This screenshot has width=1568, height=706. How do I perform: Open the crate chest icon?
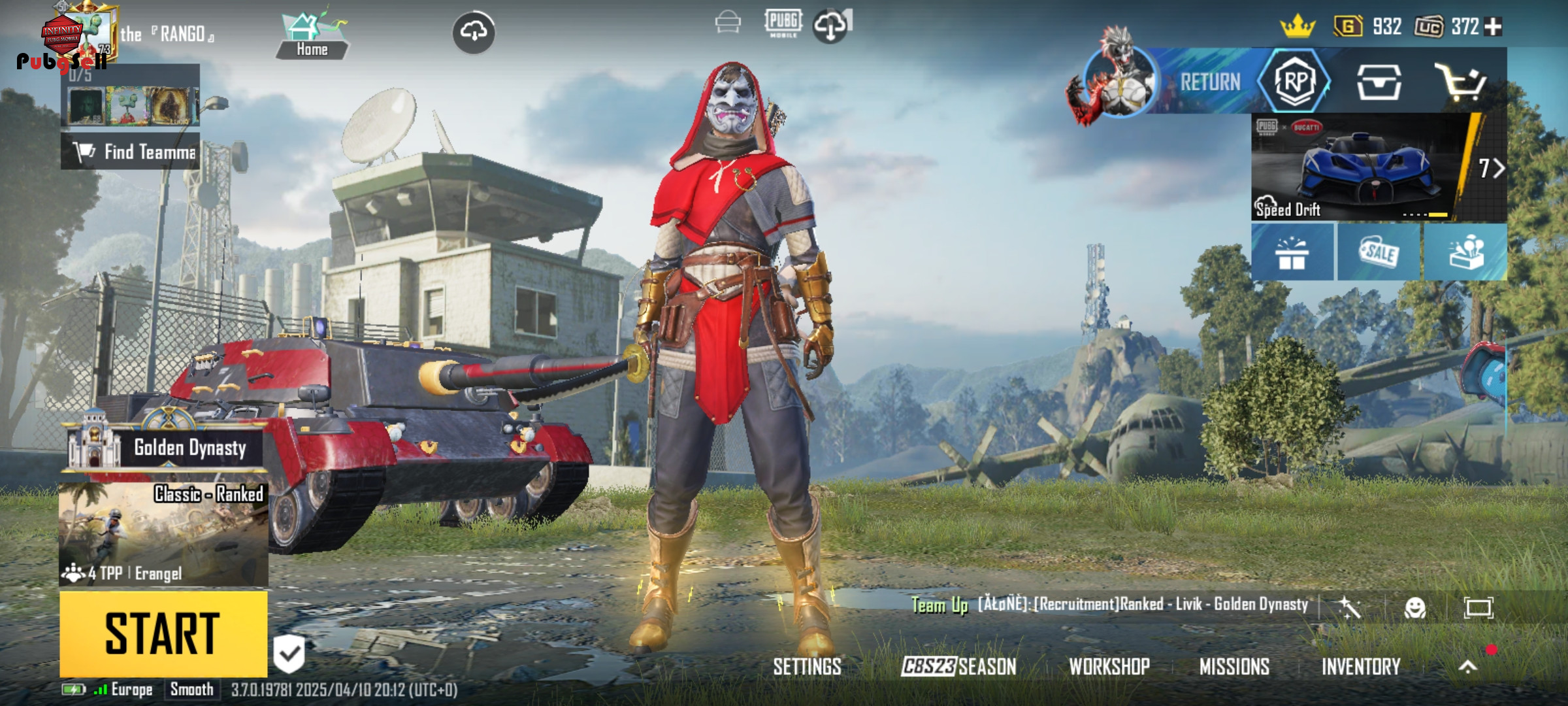click(x=1379, y=82)
